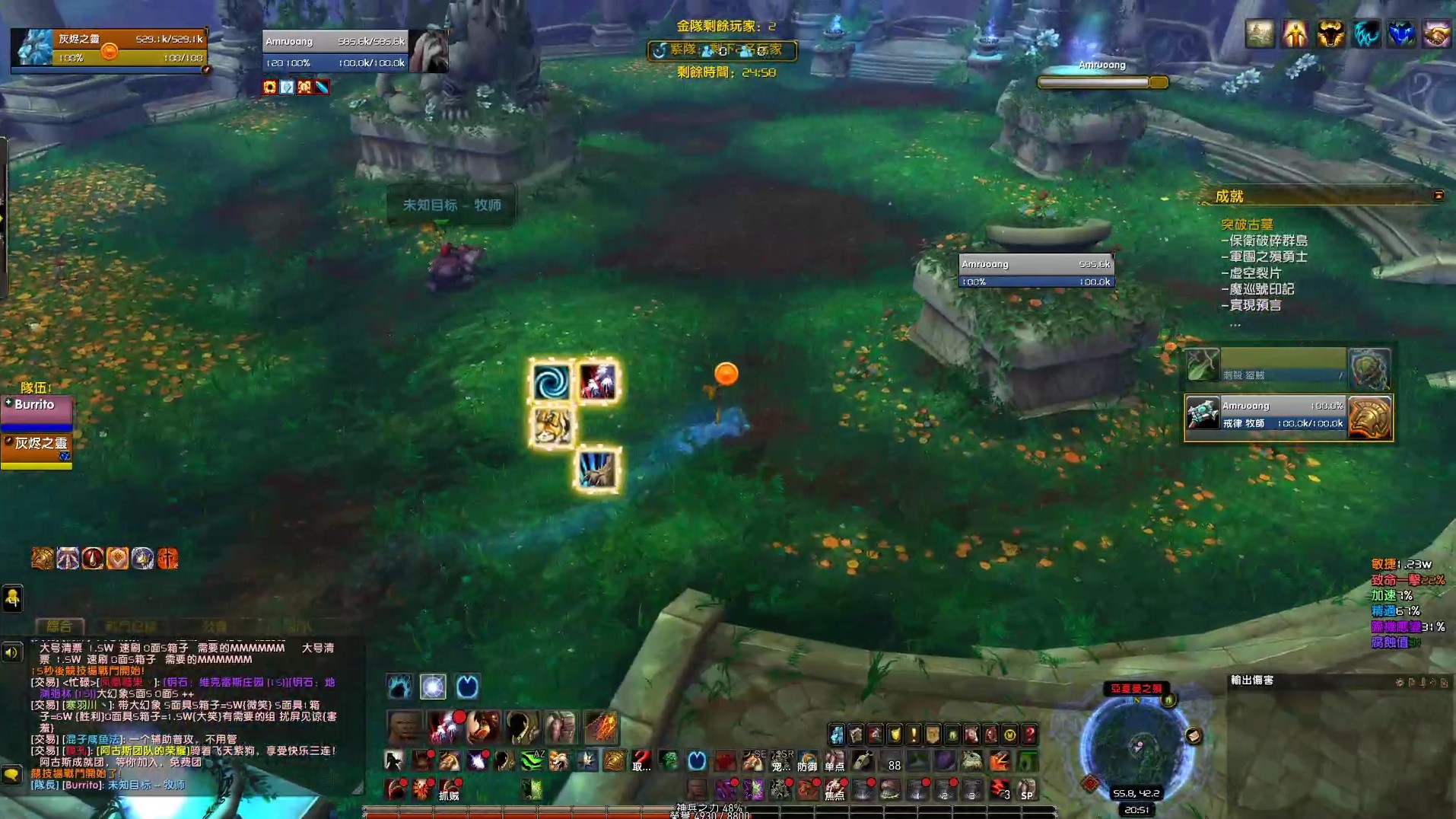This screenshot has height=819, width=1456.
Task: Click the golden handshake trade icon top-right
Action: click(x=1438, y=34)
